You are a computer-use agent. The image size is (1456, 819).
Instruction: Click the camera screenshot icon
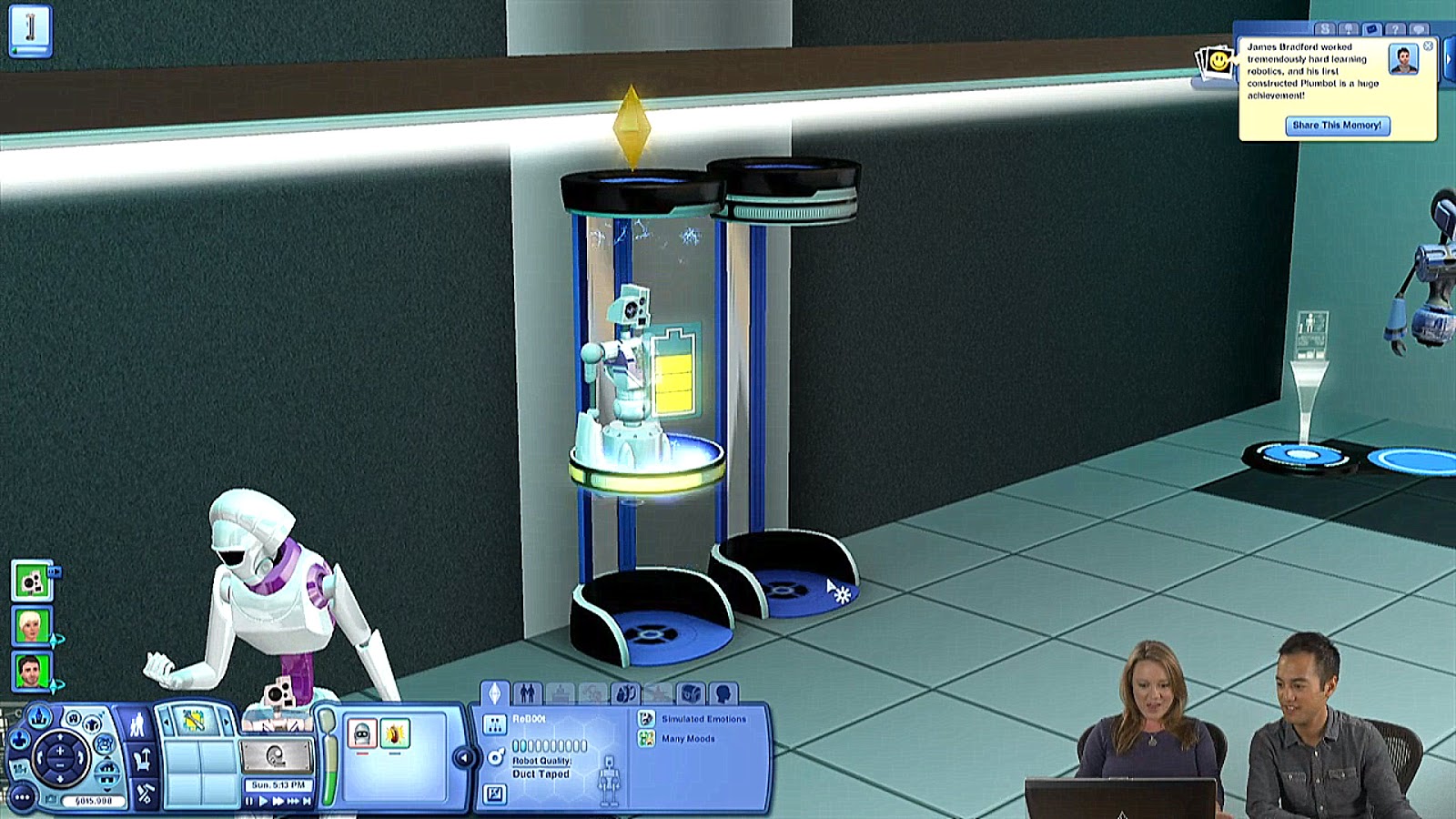click(51, 797)
